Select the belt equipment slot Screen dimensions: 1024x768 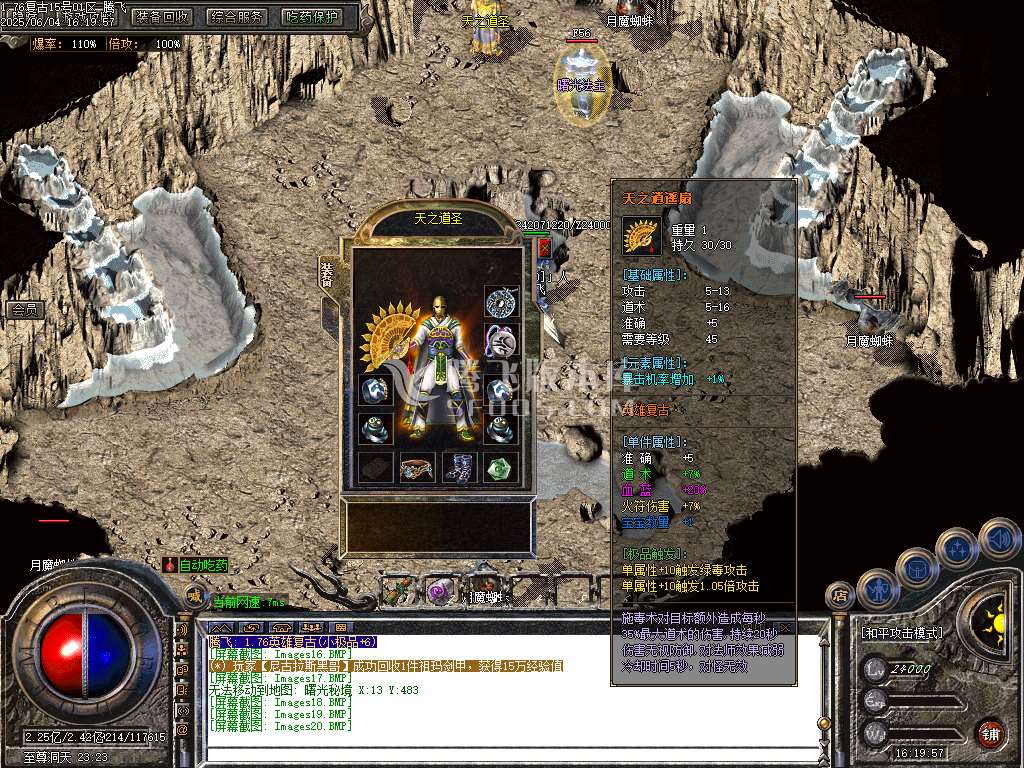pyautogui.click(x=416, y=468)
